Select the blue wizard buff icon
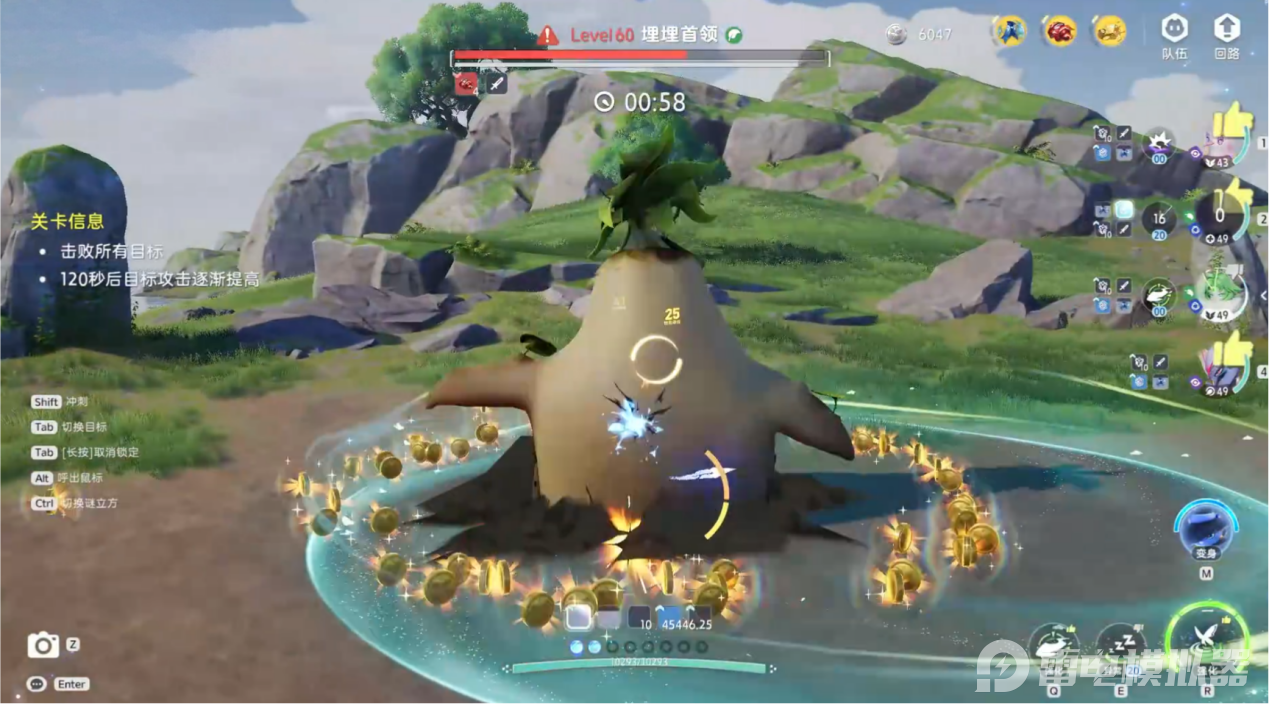The height and width of the screenshot is (704, 1269). point(1009,31)
